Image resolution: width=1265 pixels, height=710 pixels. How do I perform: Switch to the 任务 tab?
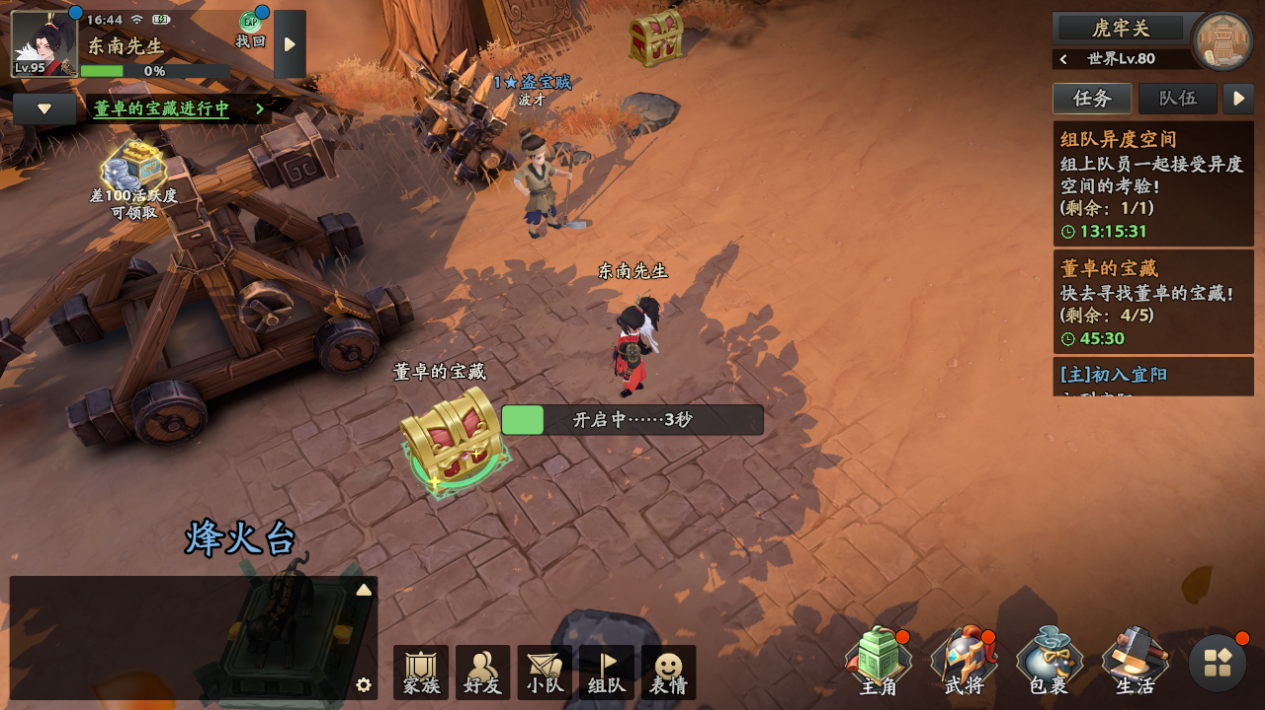pos(1092,98)
